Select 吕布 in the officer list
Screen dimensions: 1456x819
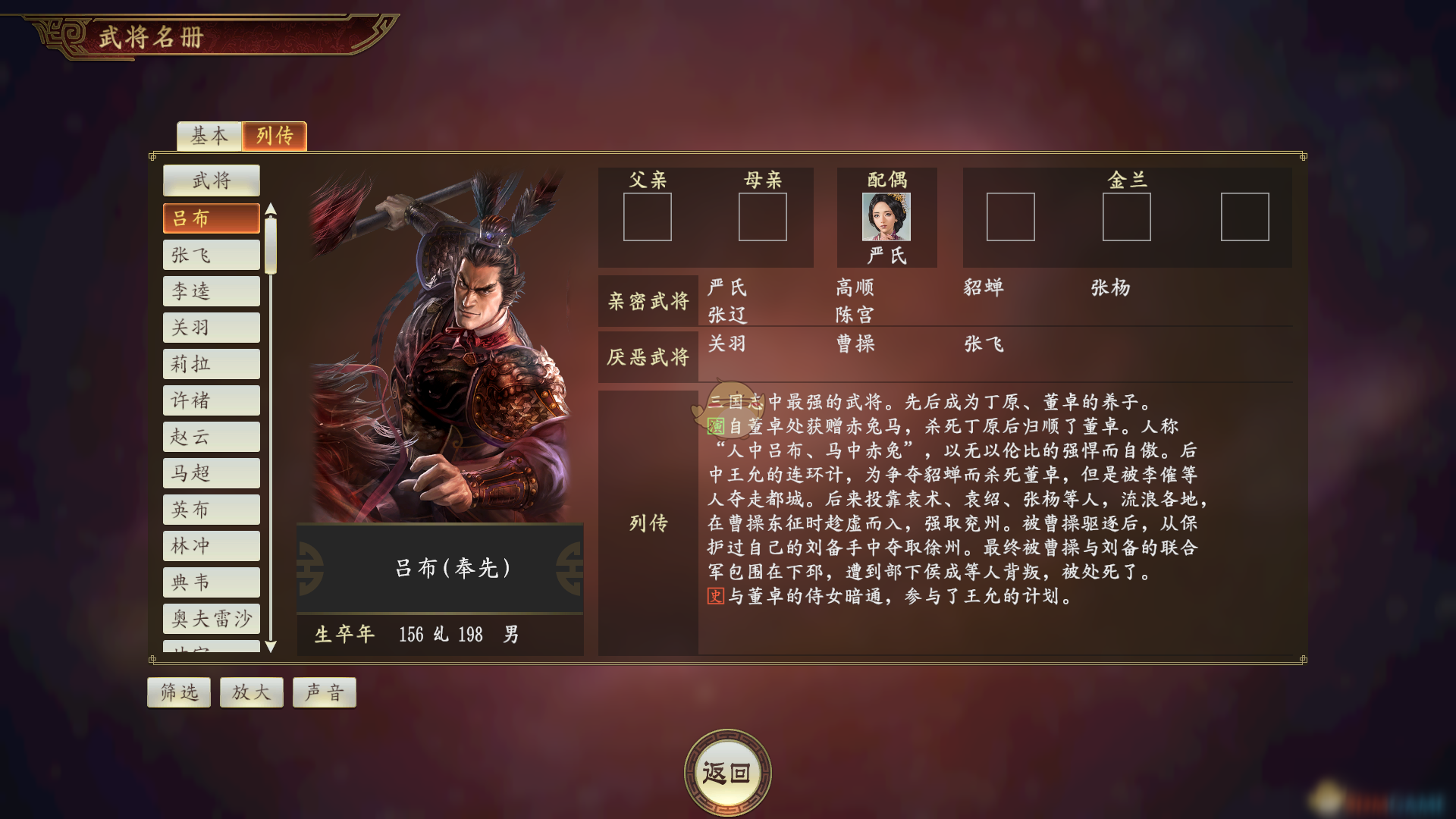[212, 218]
